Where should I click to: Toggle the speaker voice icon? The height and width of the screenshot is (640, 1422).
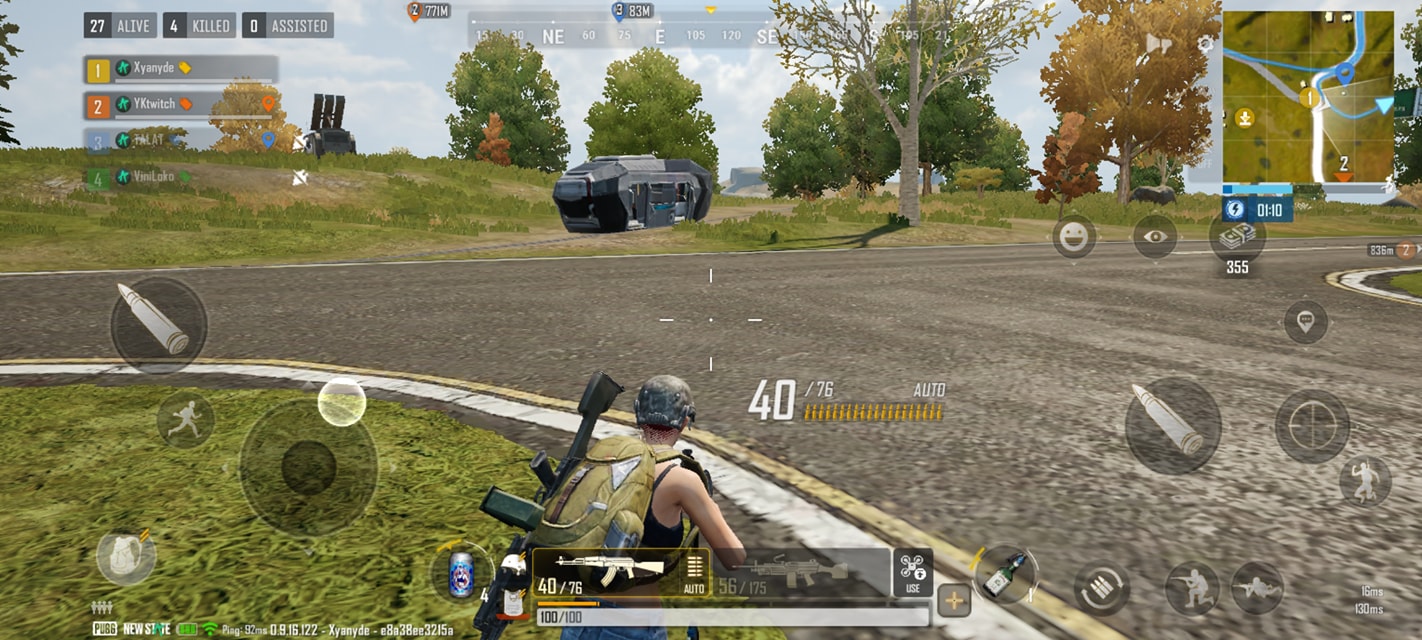coord(1159,44)
